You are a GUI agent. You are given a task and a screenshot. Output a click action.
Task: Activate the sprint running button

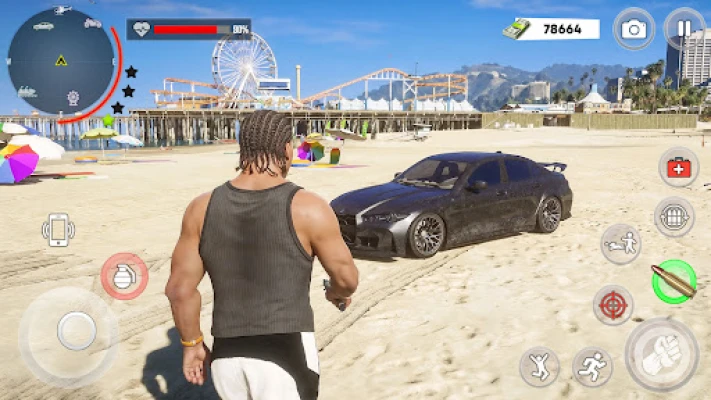coord(592,367)
